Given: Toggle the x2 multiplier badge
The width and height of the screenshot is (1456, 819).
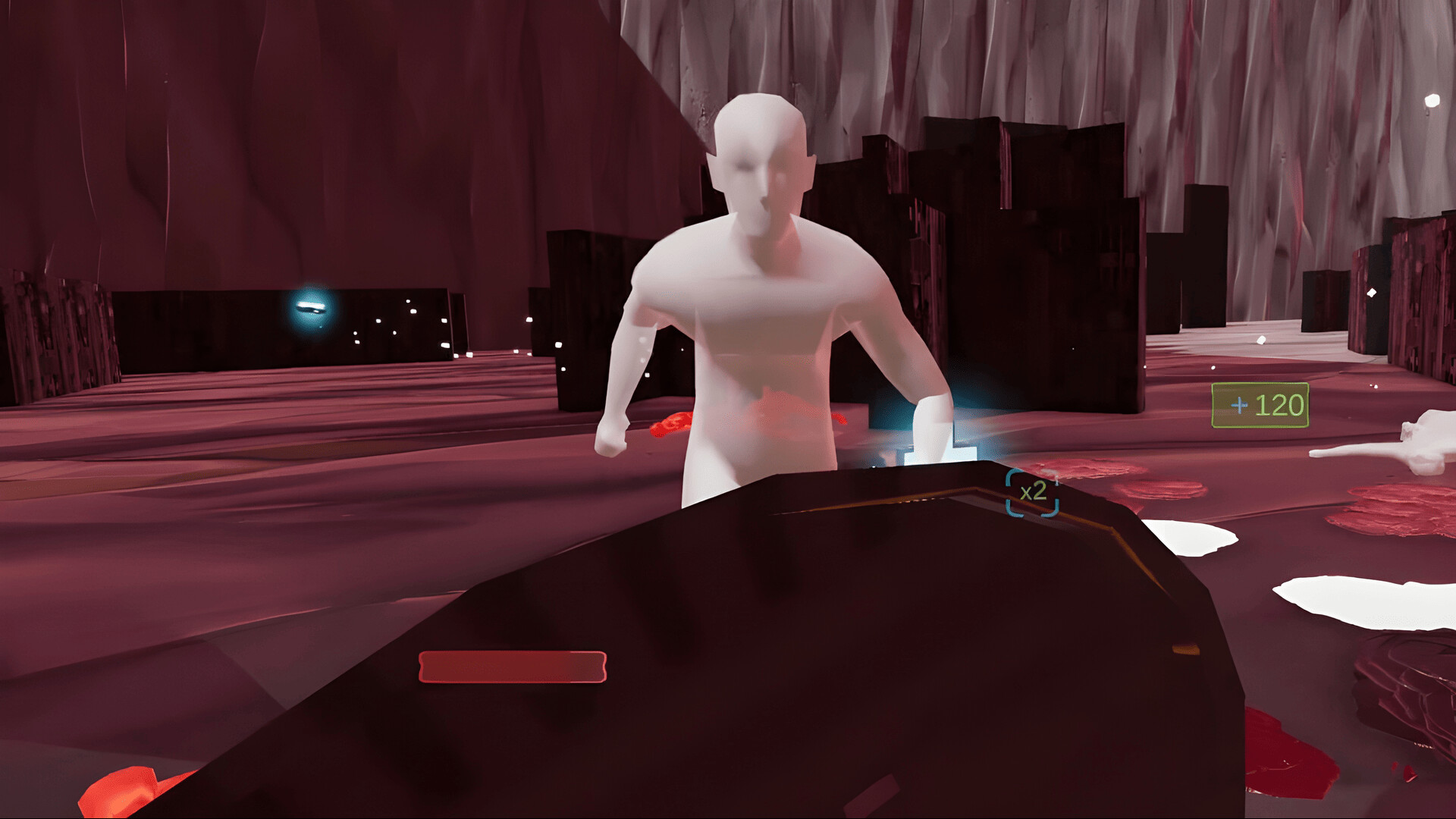Looking at the screenshot, I should (1033, 493).
